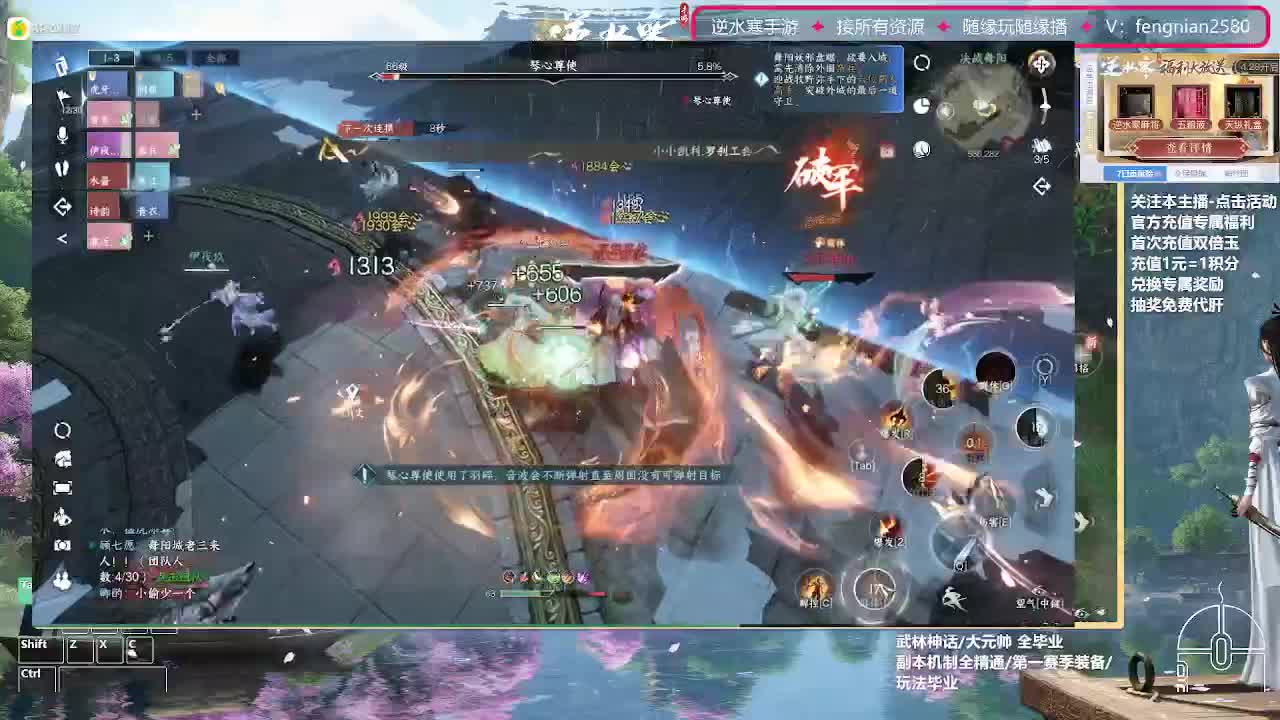
Task: Click the exit arrow icon under 3/5 counter
Action: (x=1042, y=186)
